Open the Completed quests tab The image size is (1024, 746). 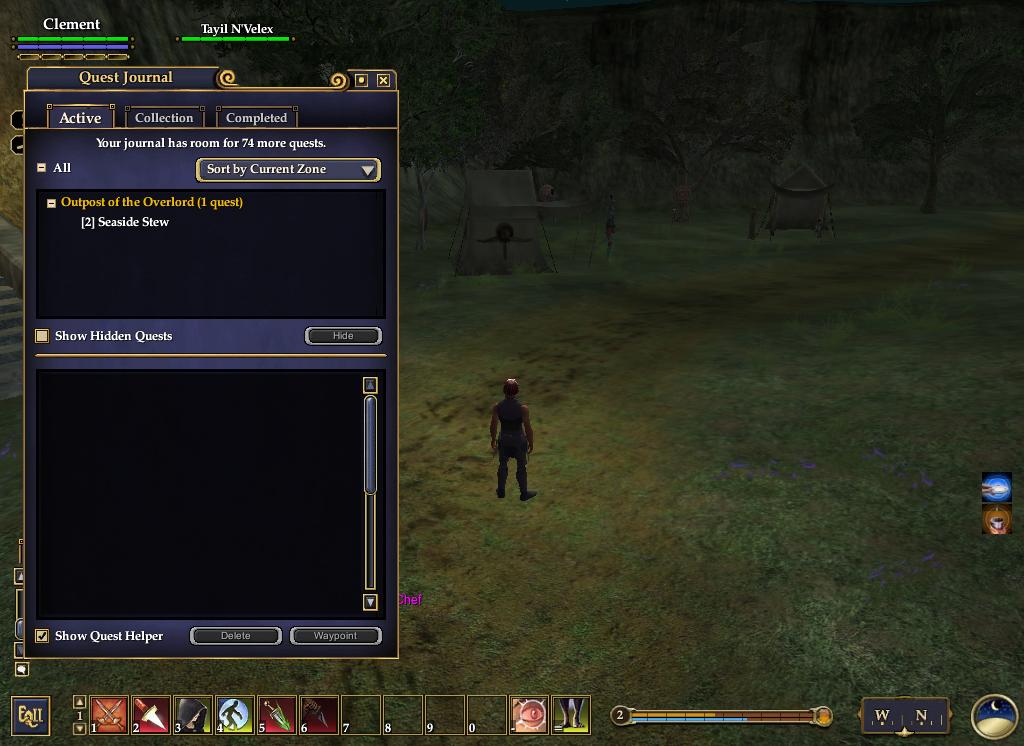256,118
